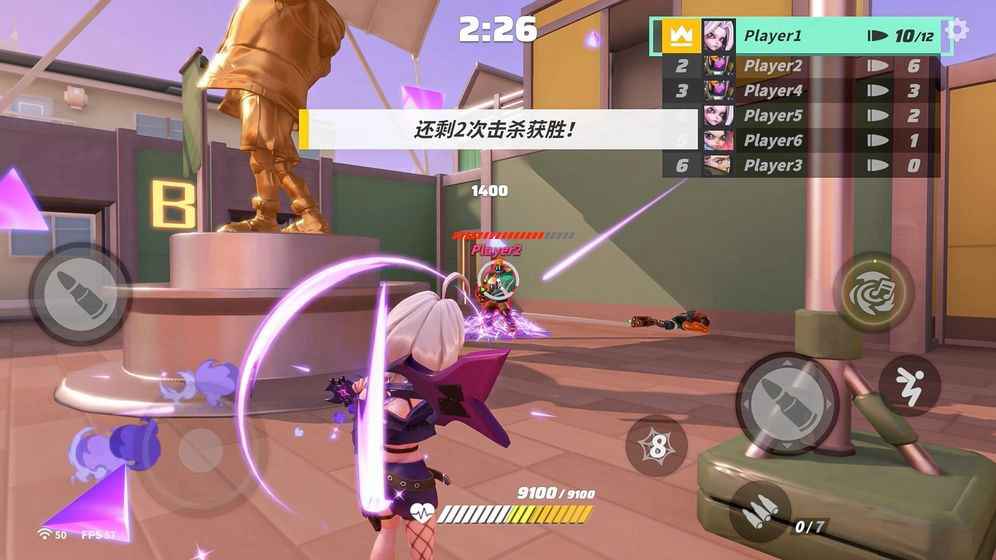Viewport: 996px width, 560px height.
Task: Use the ability marked with 8
Action: pos(656,446)
